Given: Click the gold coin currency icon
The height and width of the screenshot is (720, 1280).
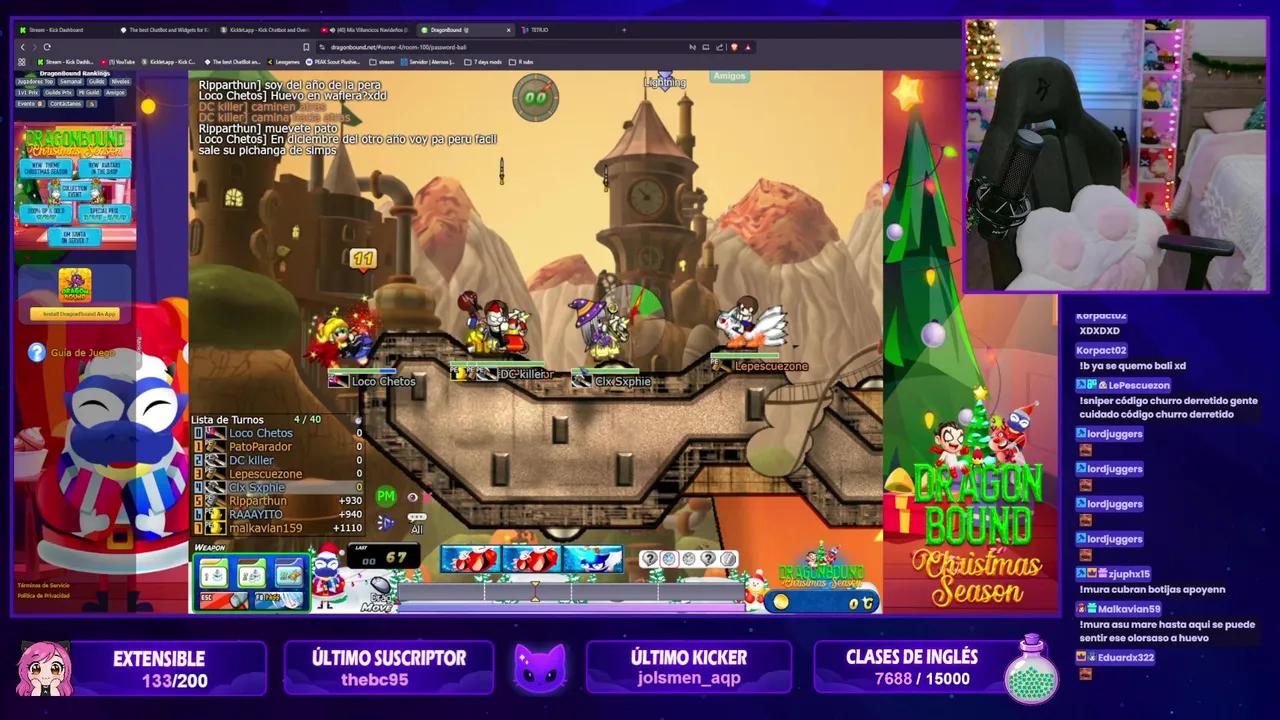Looking at the screenshot, I should (783, 603).
